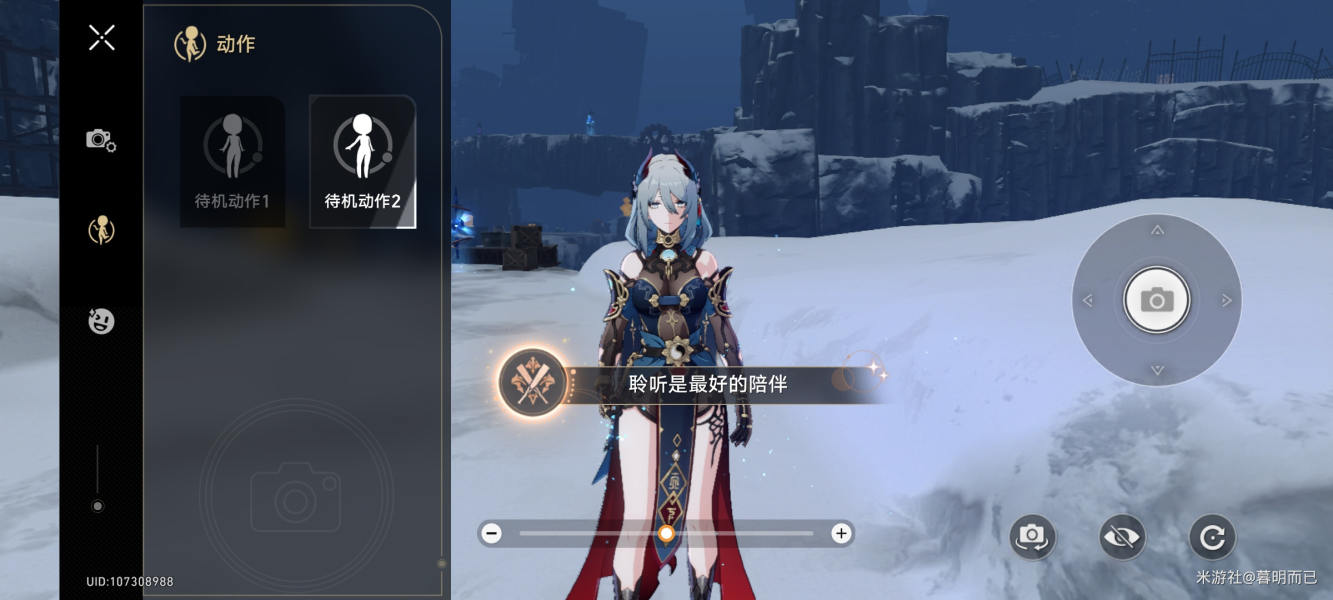Decrease zoom with the minus button

pyautogui.click(x=491, y=533)
